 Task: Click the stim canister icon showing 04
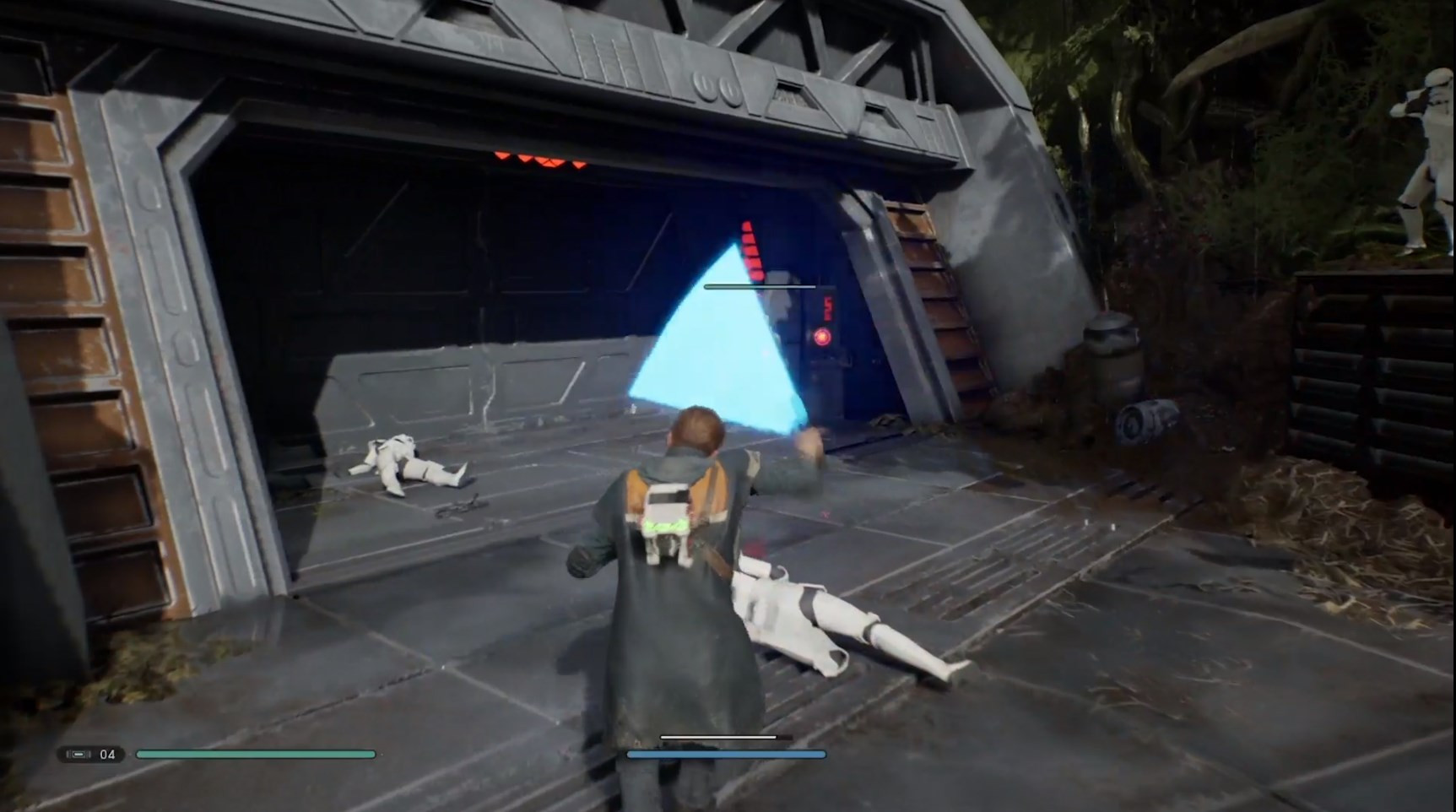point(79,754)
